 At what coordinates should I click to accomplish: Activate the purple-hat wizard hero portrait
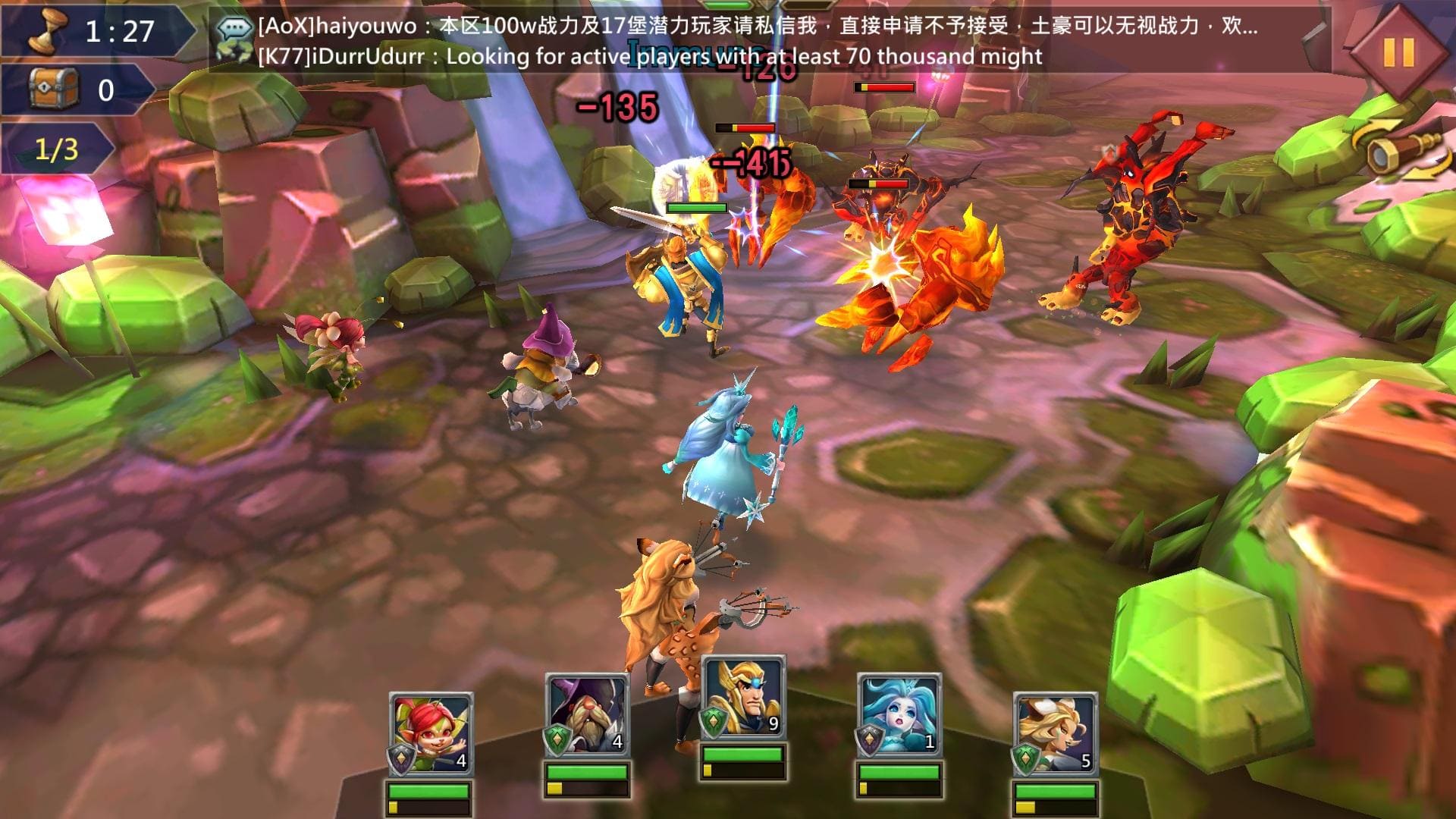[588, 715]
